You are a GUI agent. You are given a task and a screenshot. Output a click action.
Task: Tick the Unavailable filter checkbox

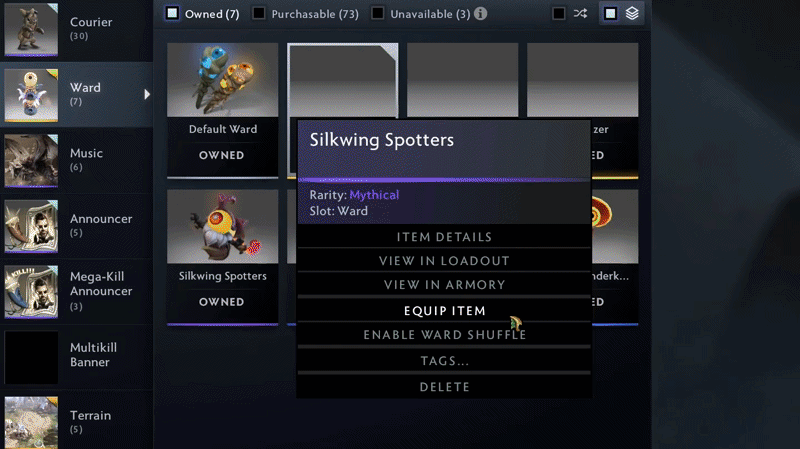pos(378,14)
